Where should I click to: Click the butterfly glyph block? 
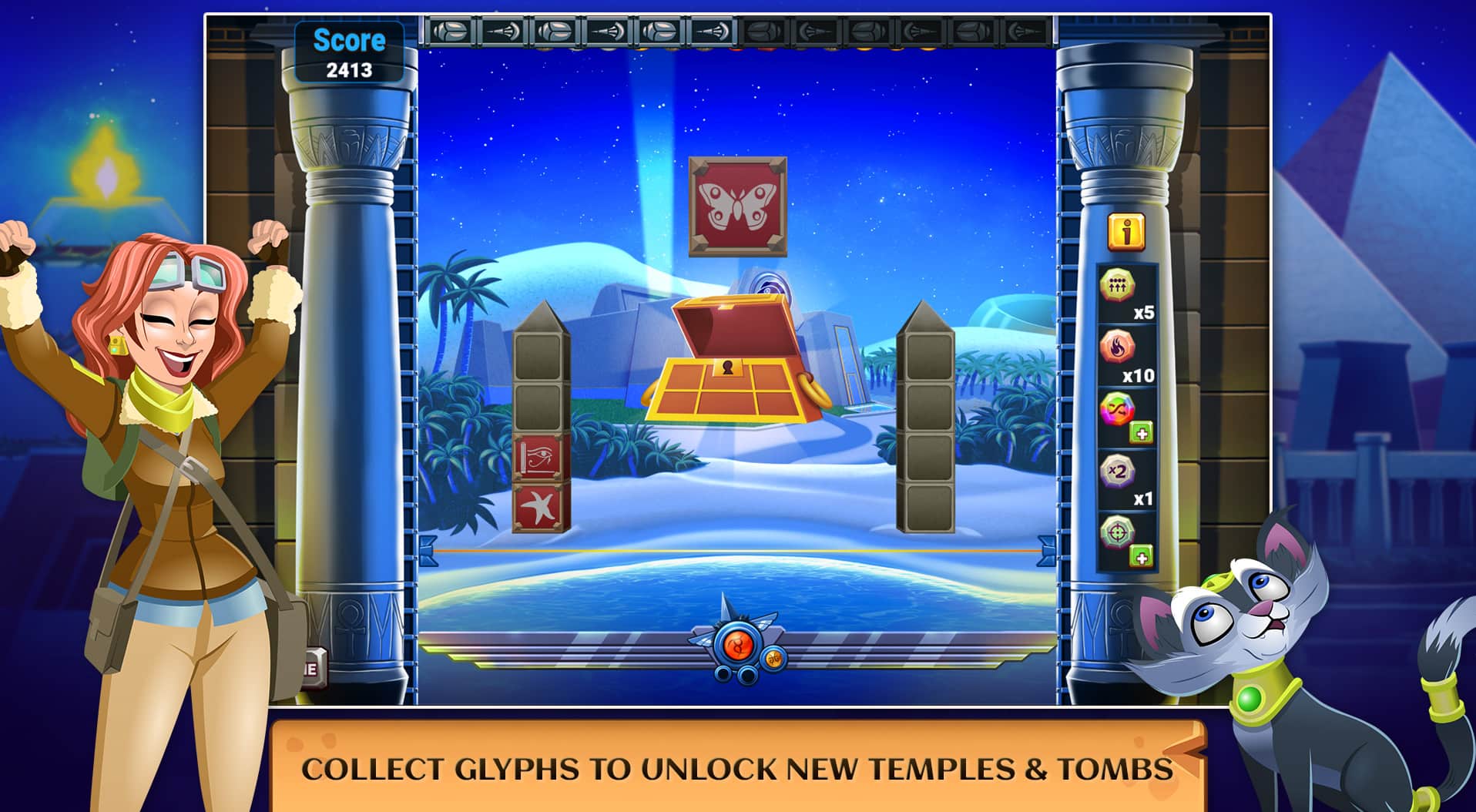pos(738,204)
